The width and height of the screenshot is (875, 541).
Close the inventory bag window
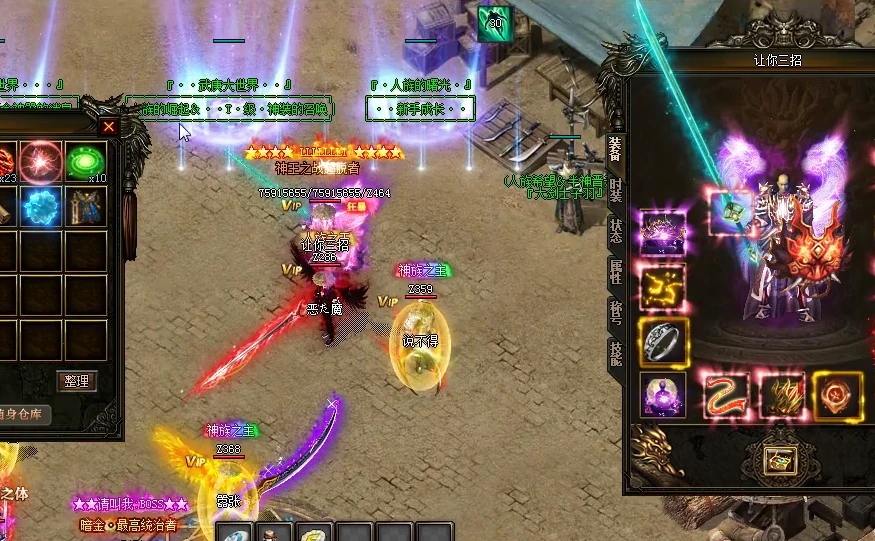tap(109, 127)
